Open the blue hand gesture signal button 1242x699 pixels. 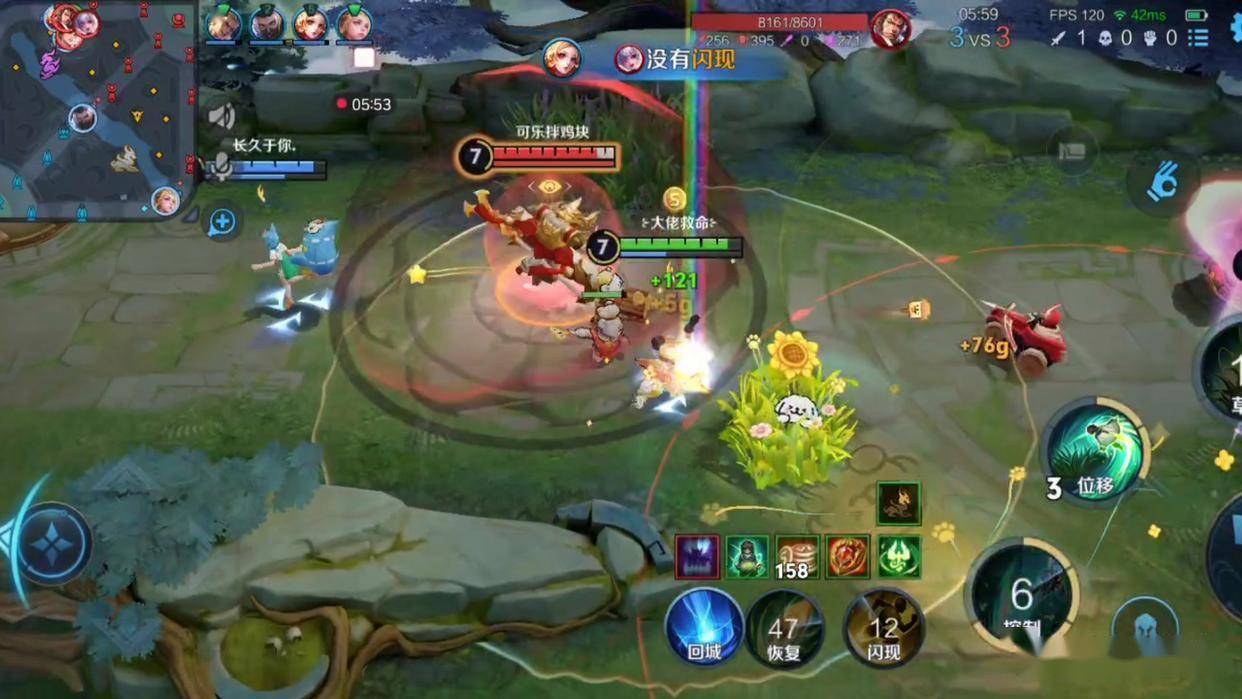[1160, 182]
